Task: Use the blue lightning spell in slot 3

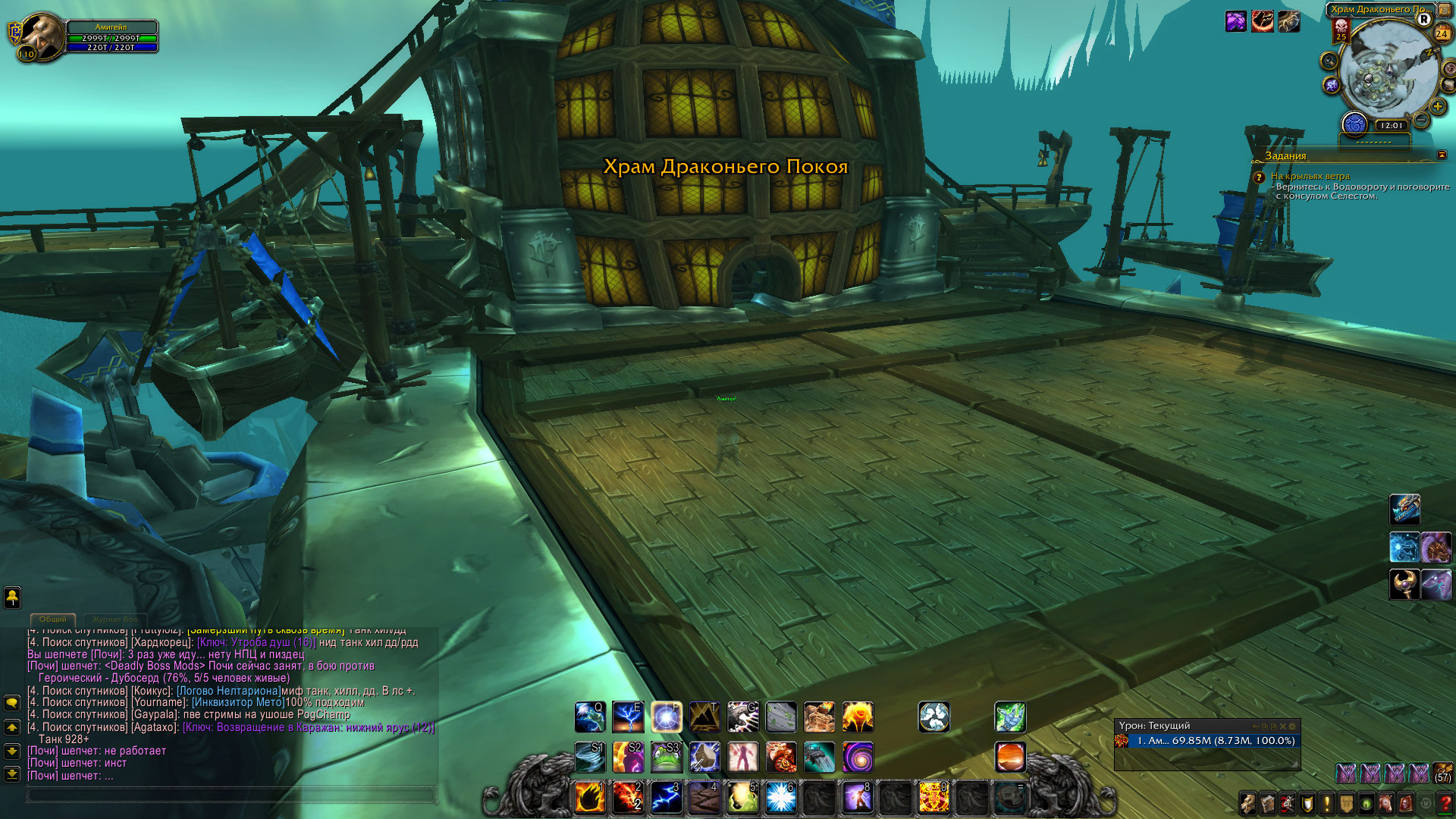Action: coord(667,798)
